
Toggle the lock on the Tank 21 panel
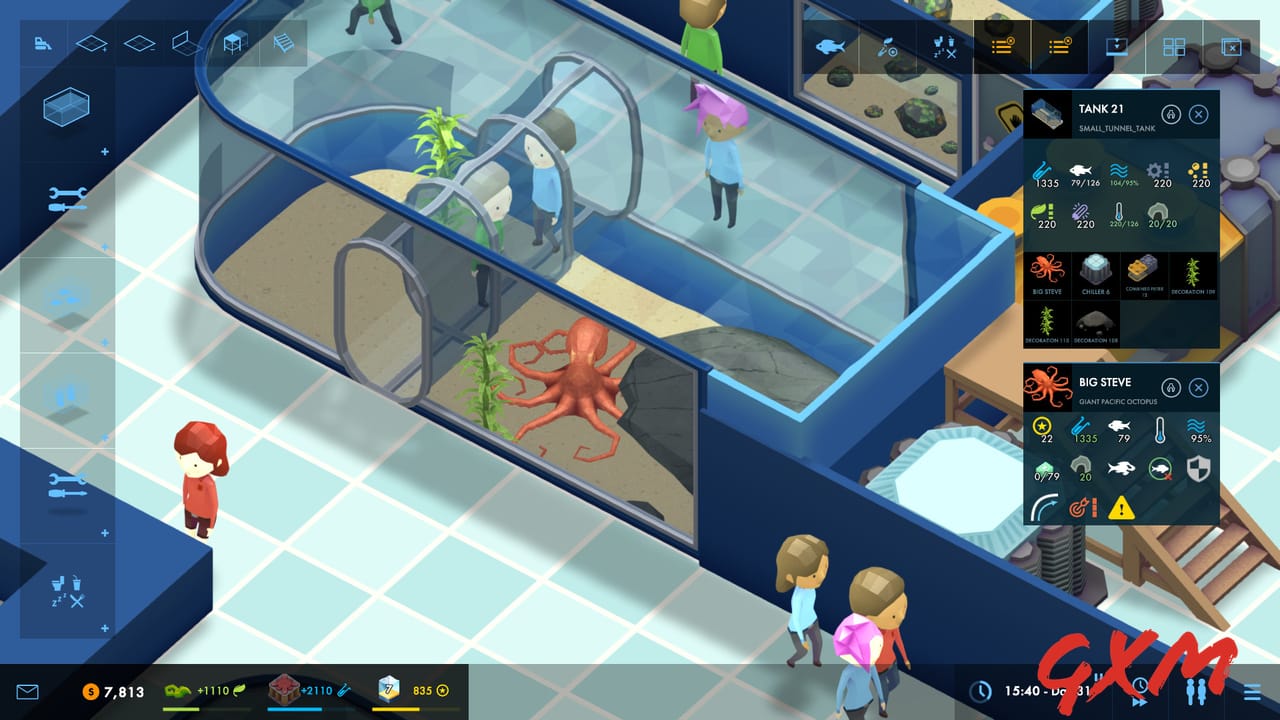coord(1171,114)
